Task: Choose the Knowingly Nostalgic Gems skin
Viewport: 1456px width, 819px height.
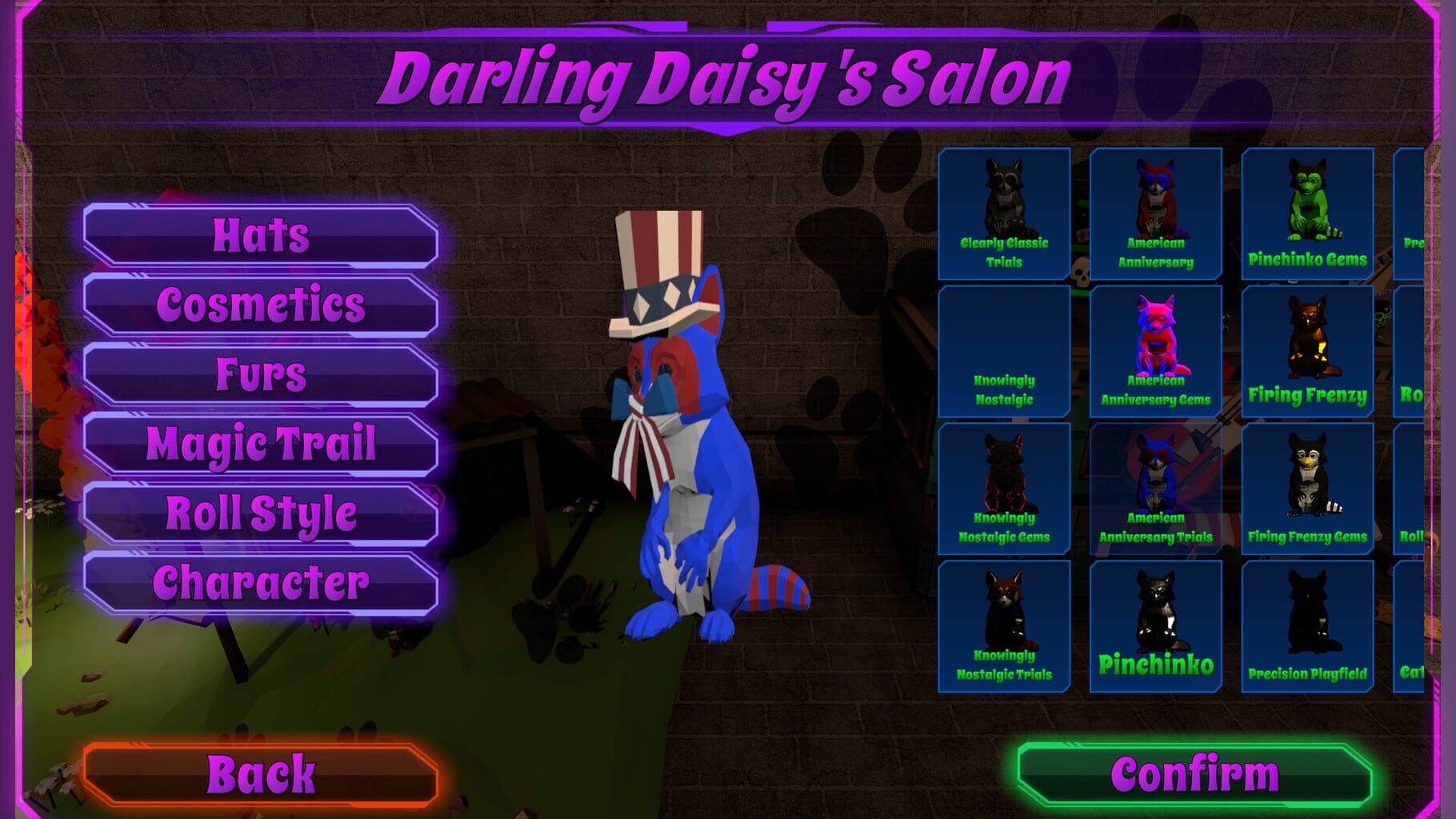Action: point(1003,489)
